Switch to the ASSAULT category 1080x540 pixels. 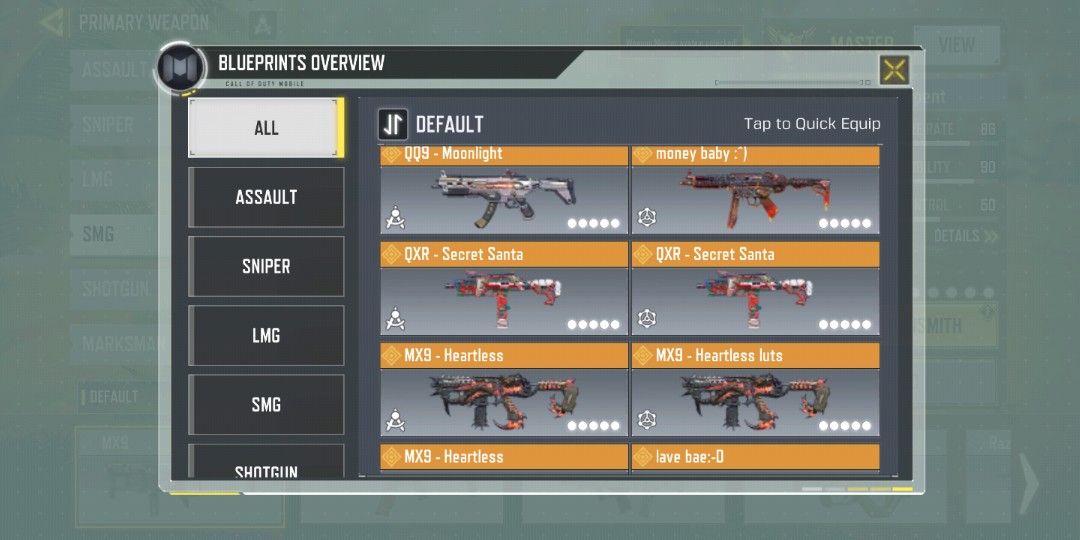[266, 197]
